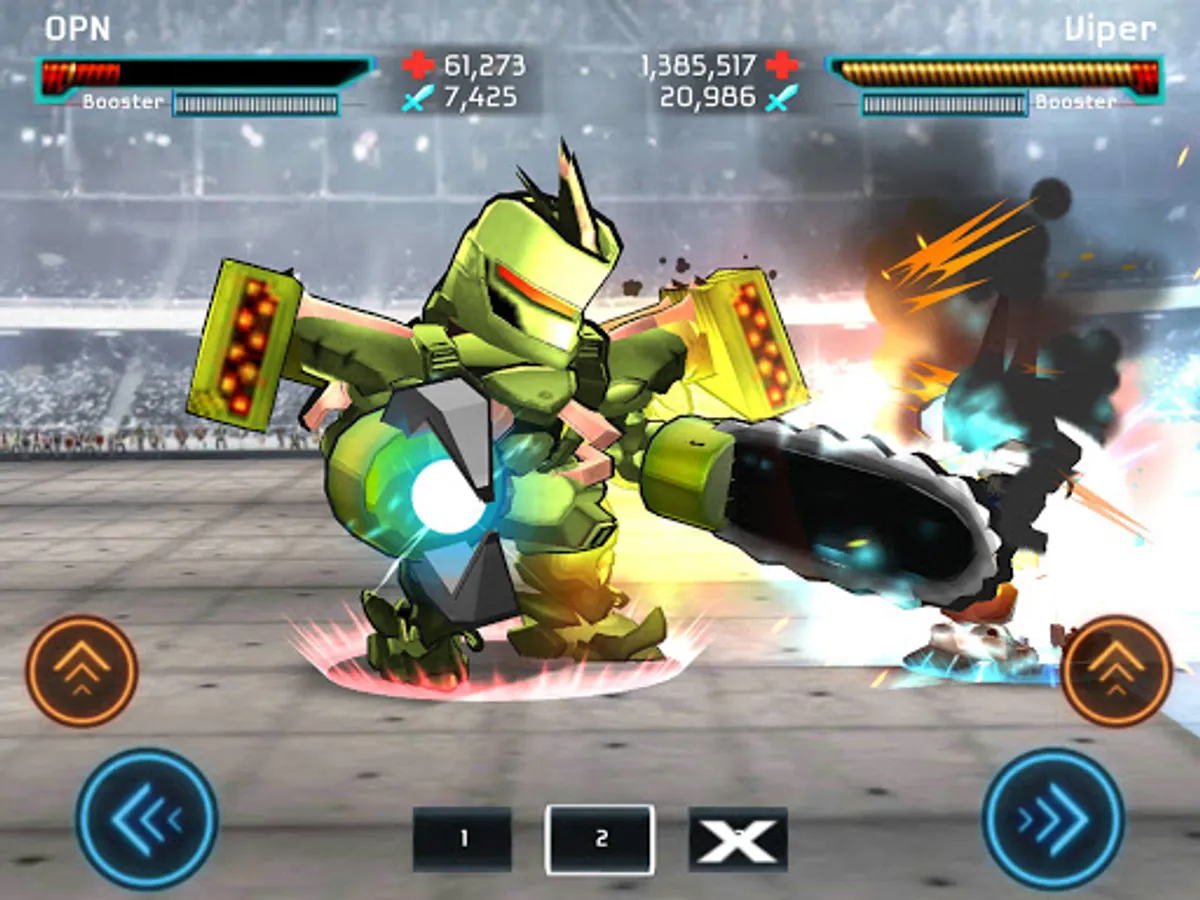The height and width of the screenshot is (900, 1200).
Task: Tap the left orange up-chevron button
Action: [x=81, y=671]
